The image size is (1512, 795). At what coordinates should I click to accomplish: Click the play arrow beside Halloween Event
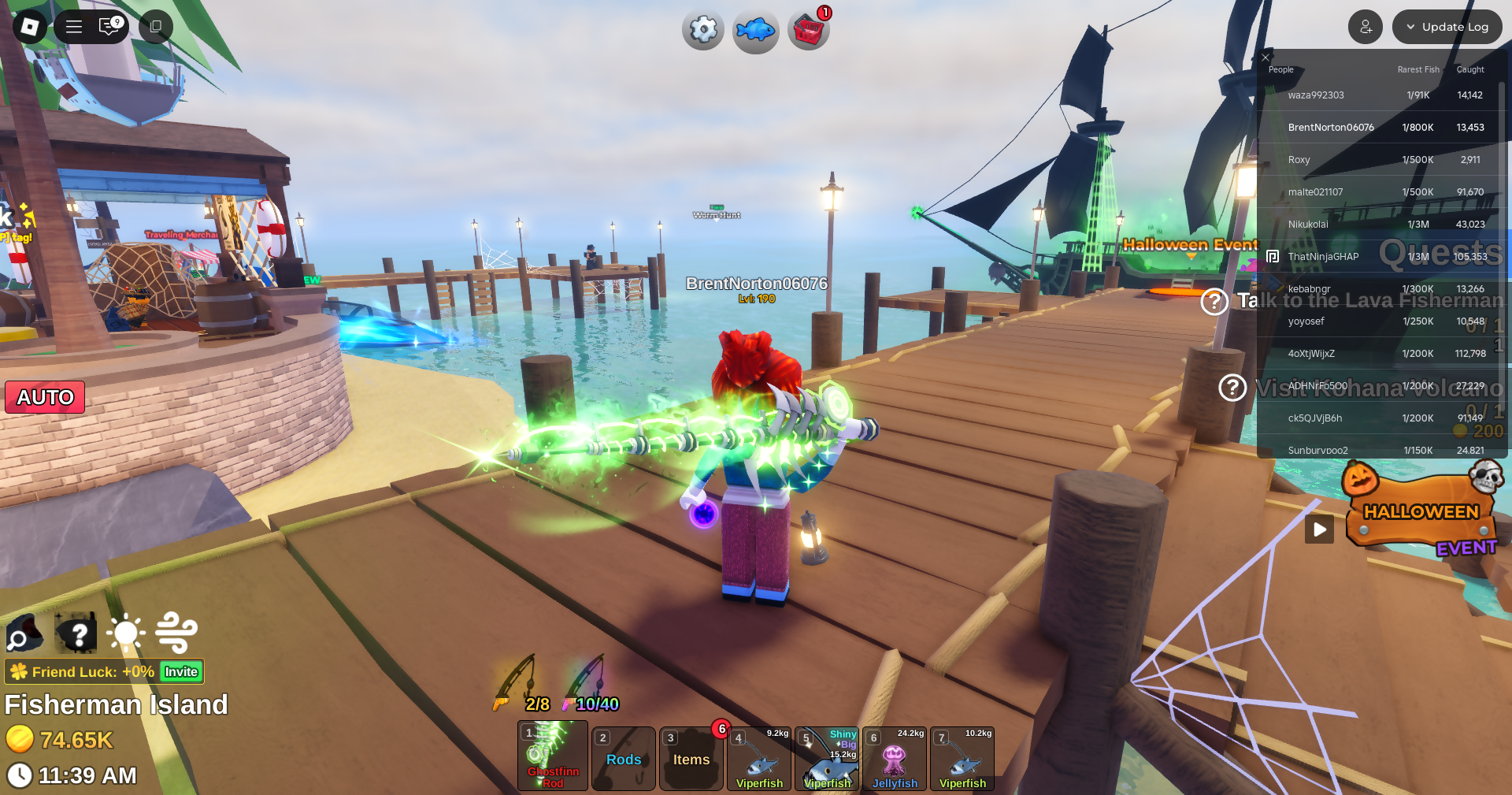tap(1319, 529)
